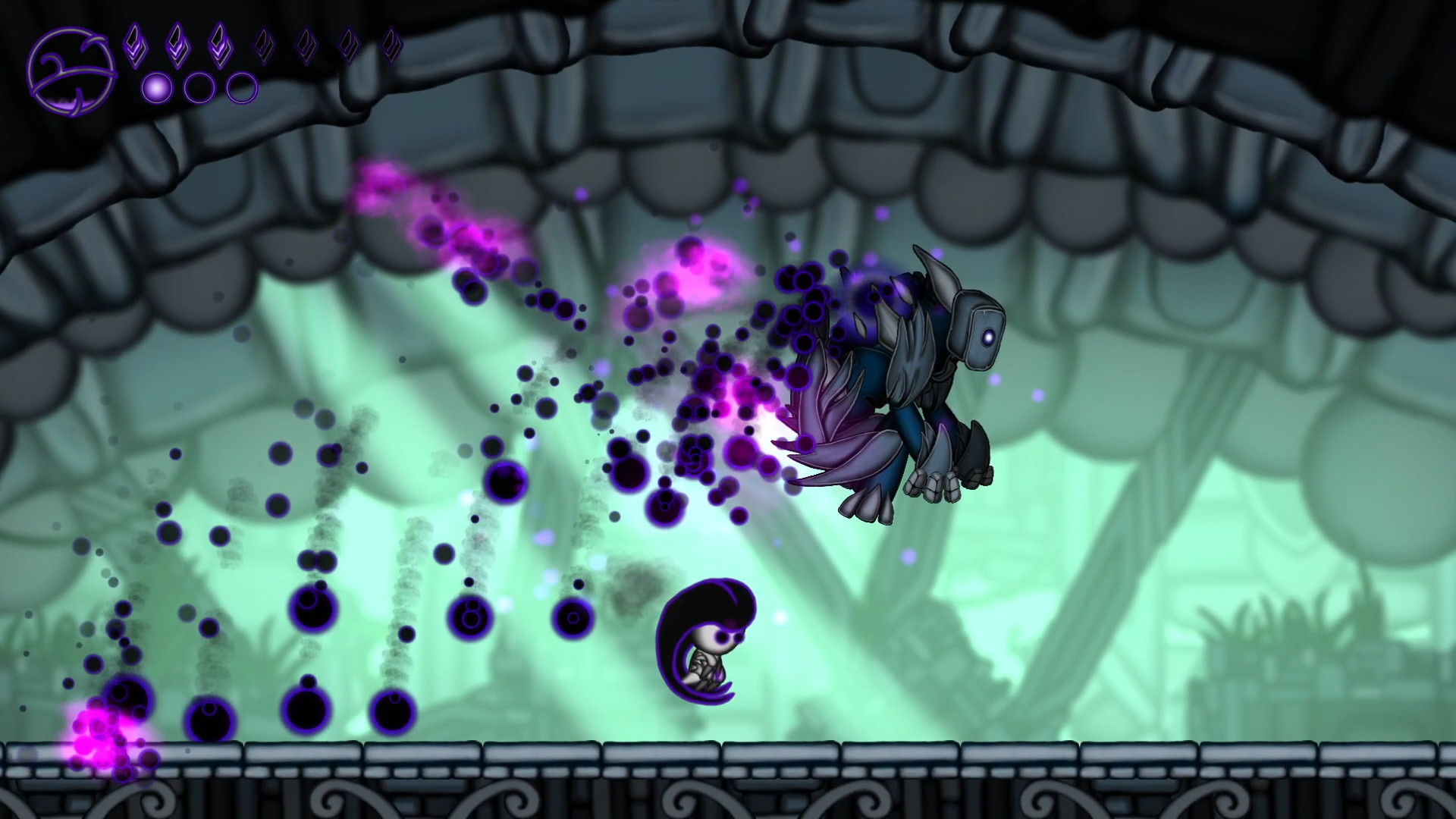Toggle the middle empty charge orb
Image resolution: width=1456 pixels, height=819 pixels.
click(x=200, y=89)
